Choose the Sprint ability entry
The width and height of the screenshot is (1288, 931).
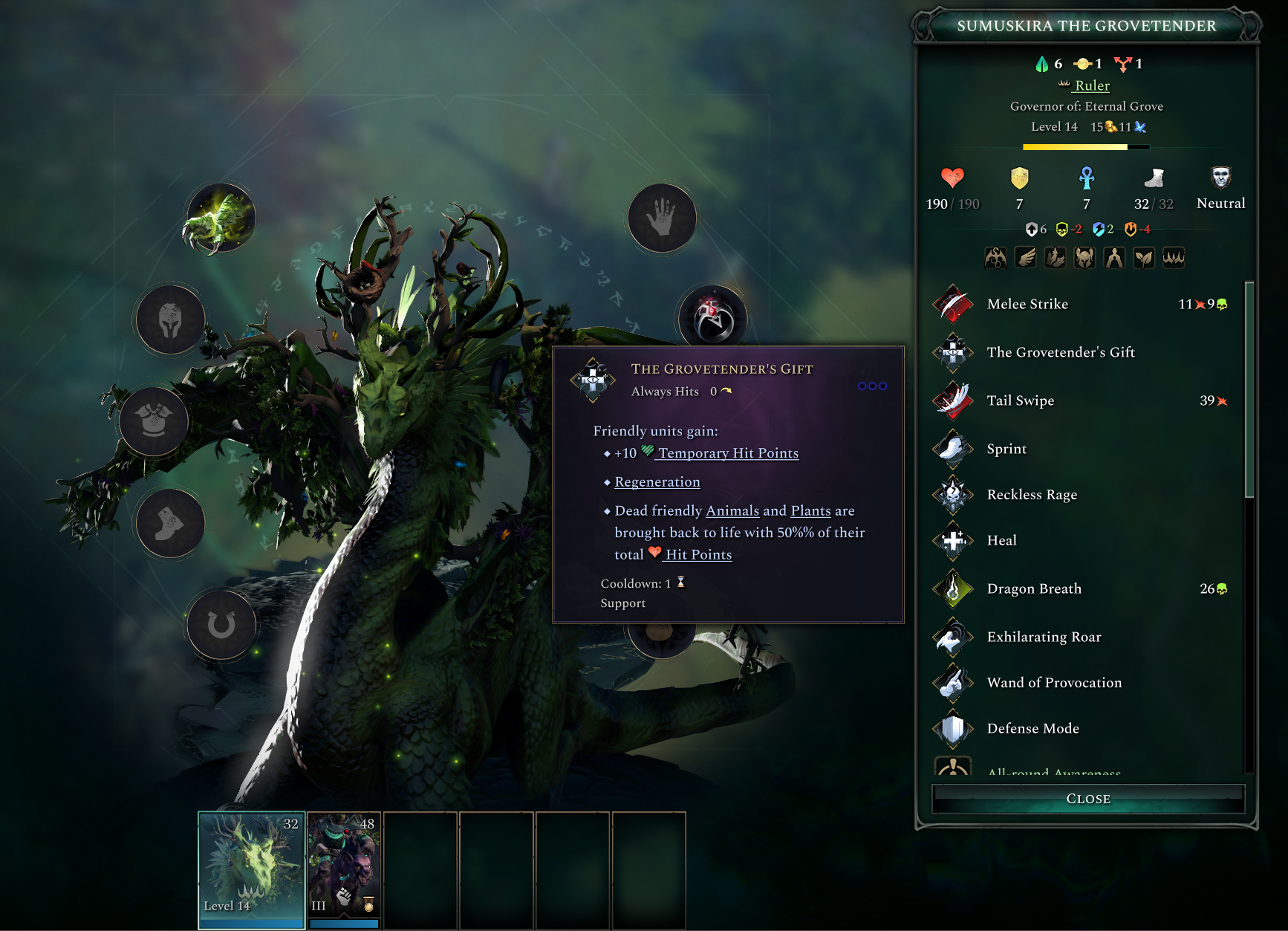[x=1006, y=449]
